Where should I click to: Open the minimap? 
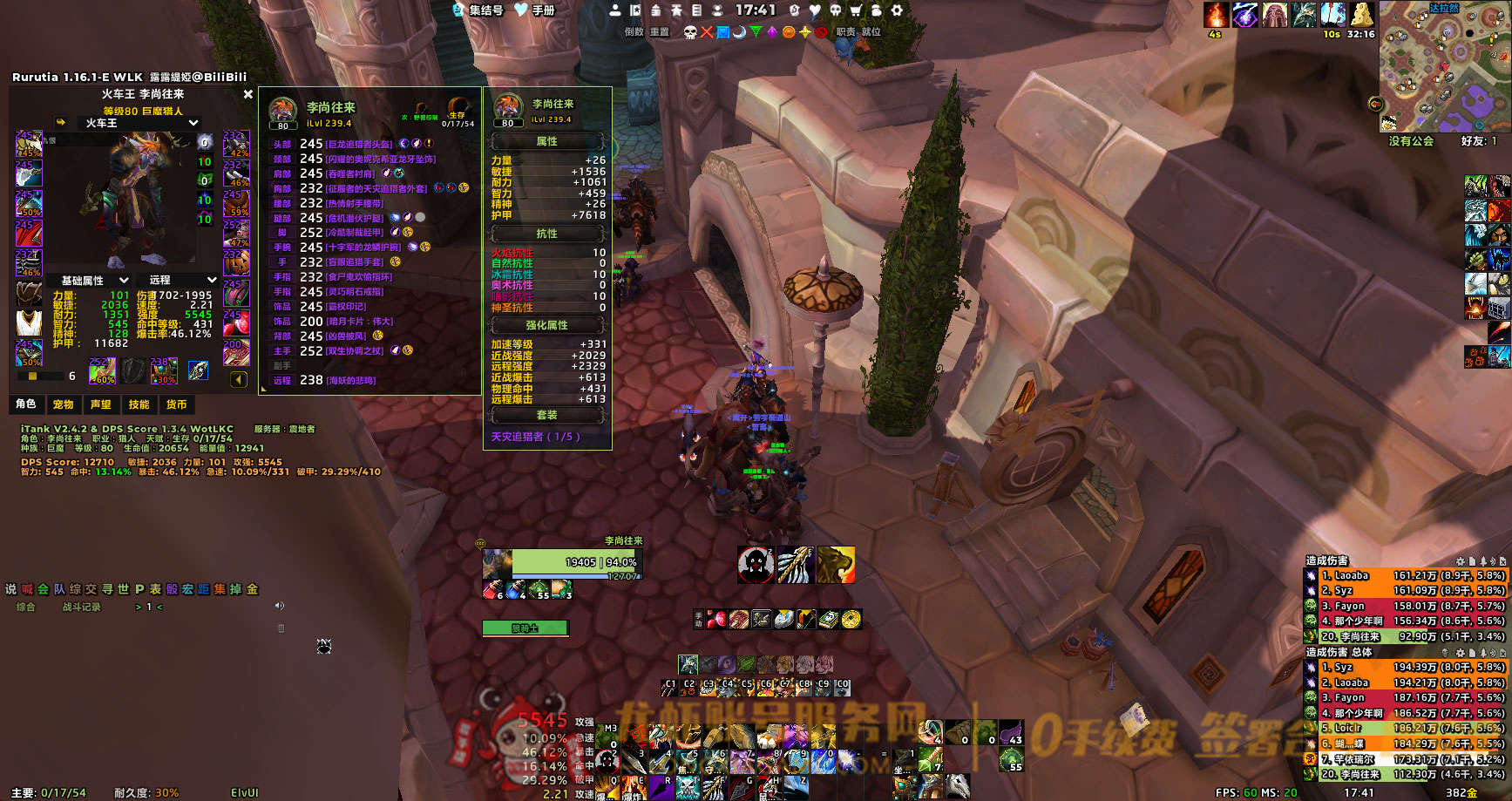[x=1444, y=67]
